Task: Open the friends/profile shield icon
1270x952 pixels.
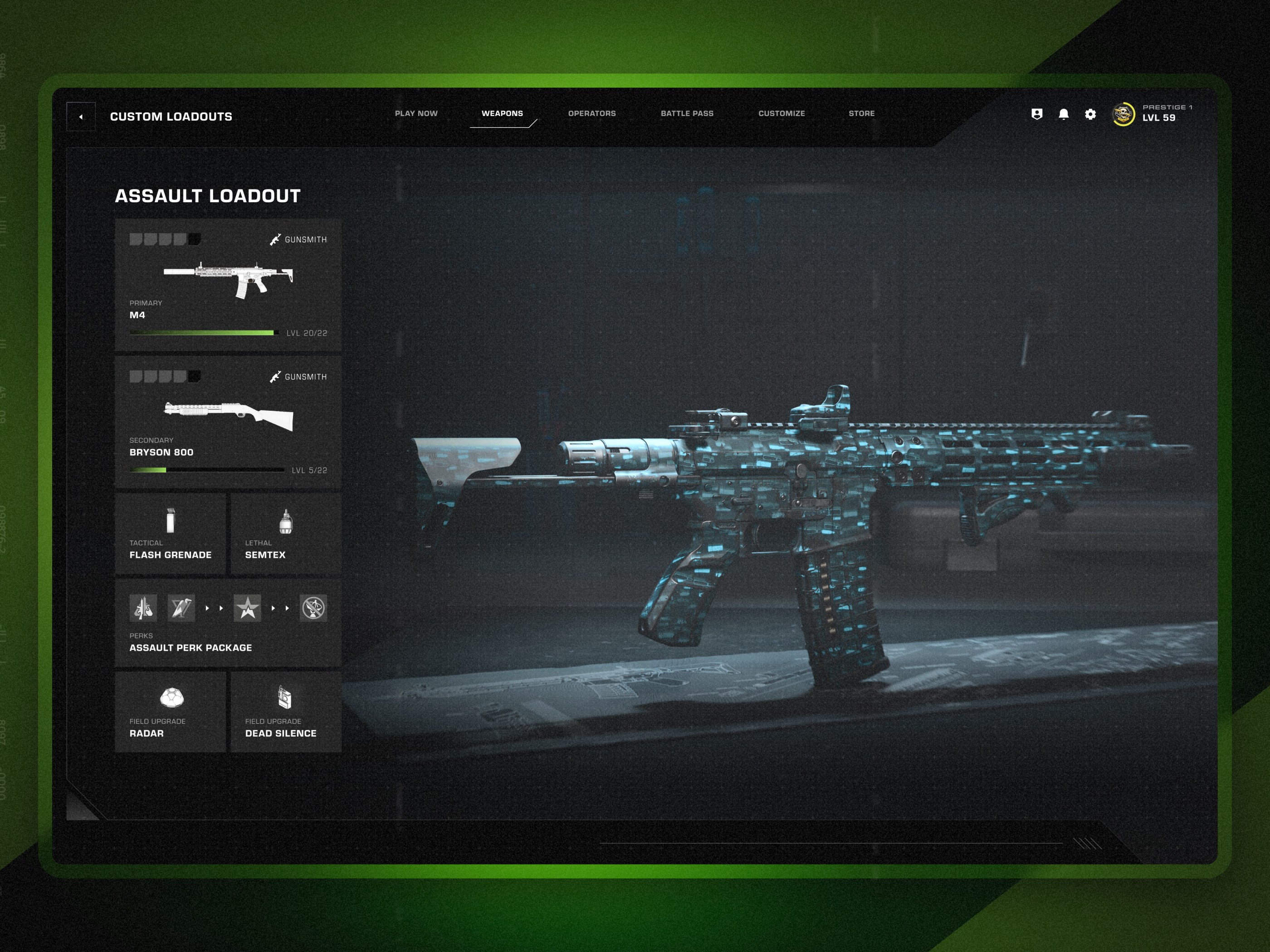Action: [x=1036, y=115]
